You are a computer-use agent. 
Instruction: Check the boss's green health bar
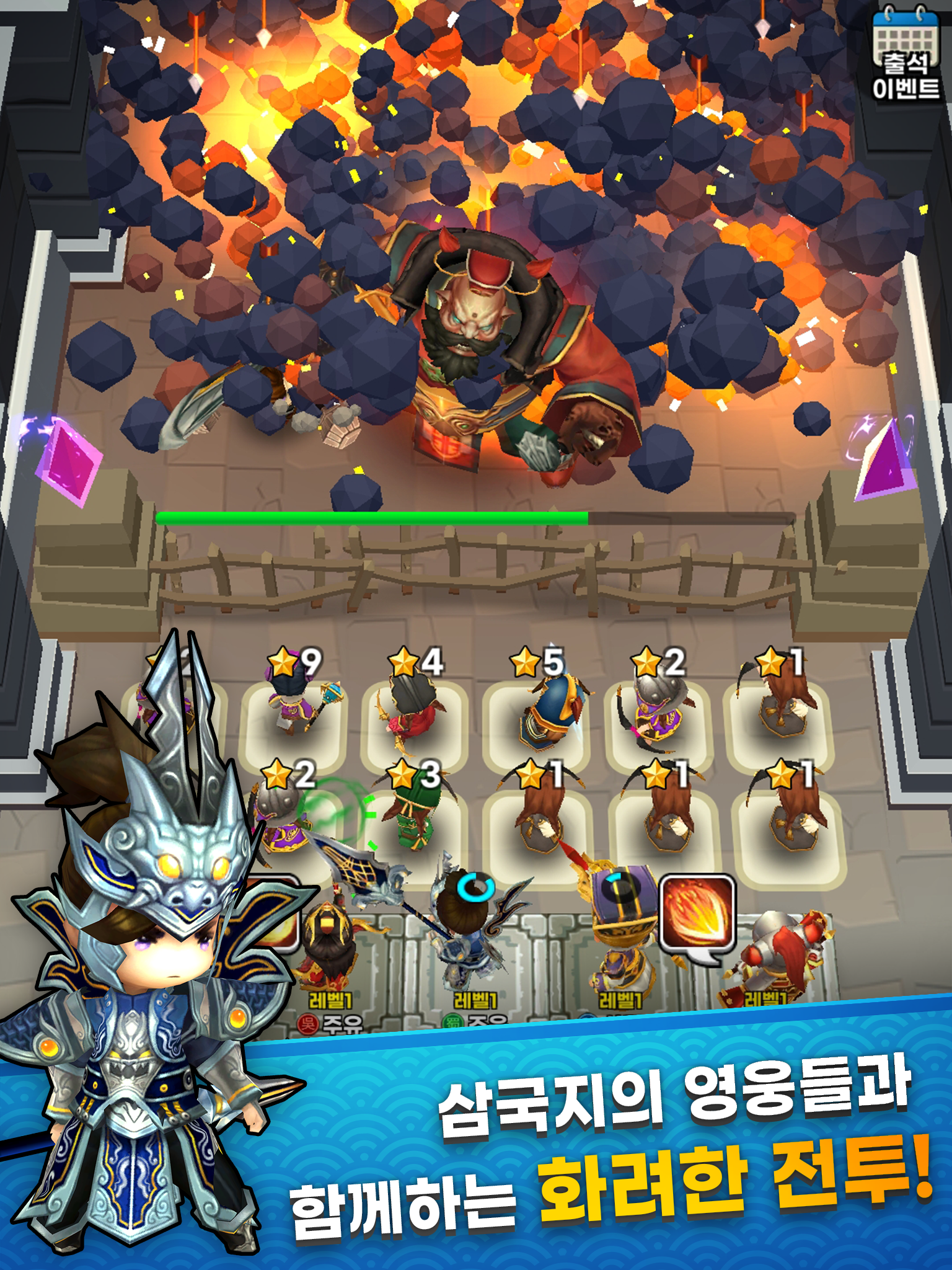pyautogui.click(x=372, y=515)
